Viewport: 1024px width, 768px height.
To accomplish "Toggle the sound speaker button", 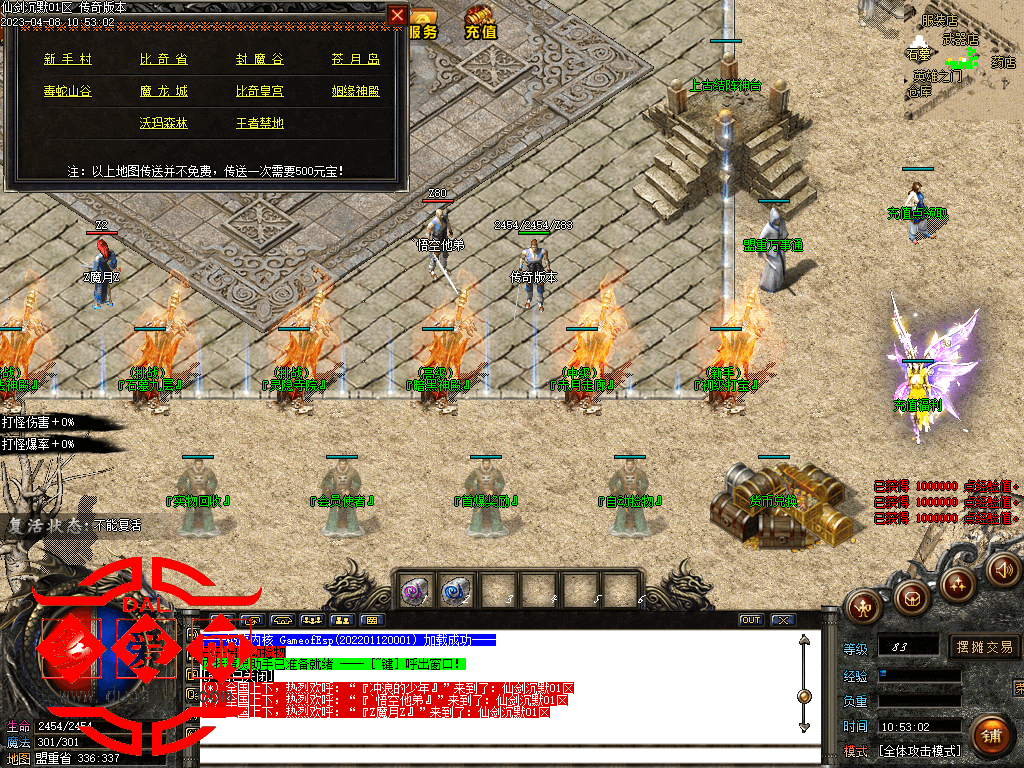I will coord(1001,569).
